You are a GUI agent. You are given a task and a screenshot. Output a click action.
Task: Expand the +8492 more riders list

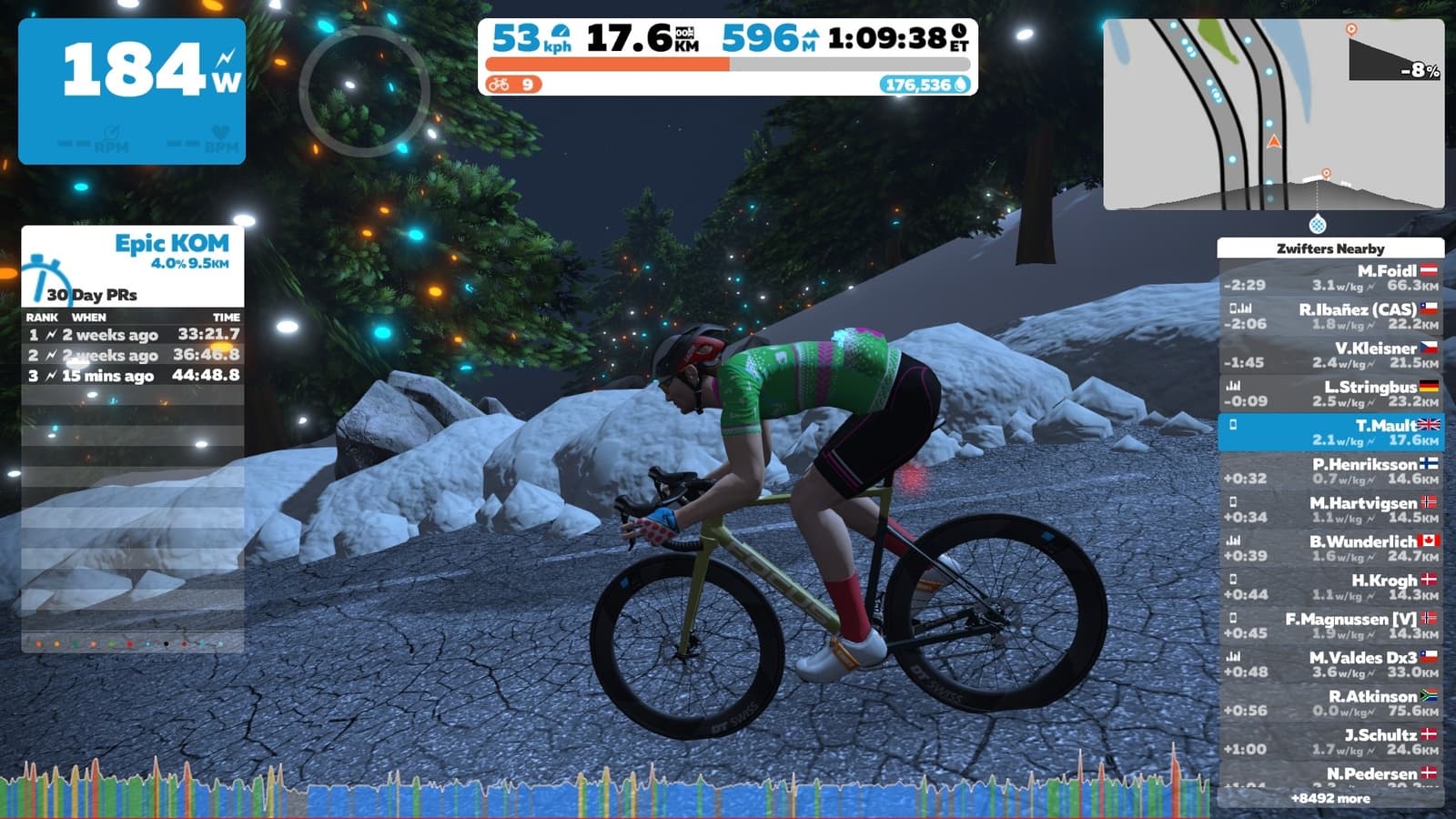click(1333, 800)
